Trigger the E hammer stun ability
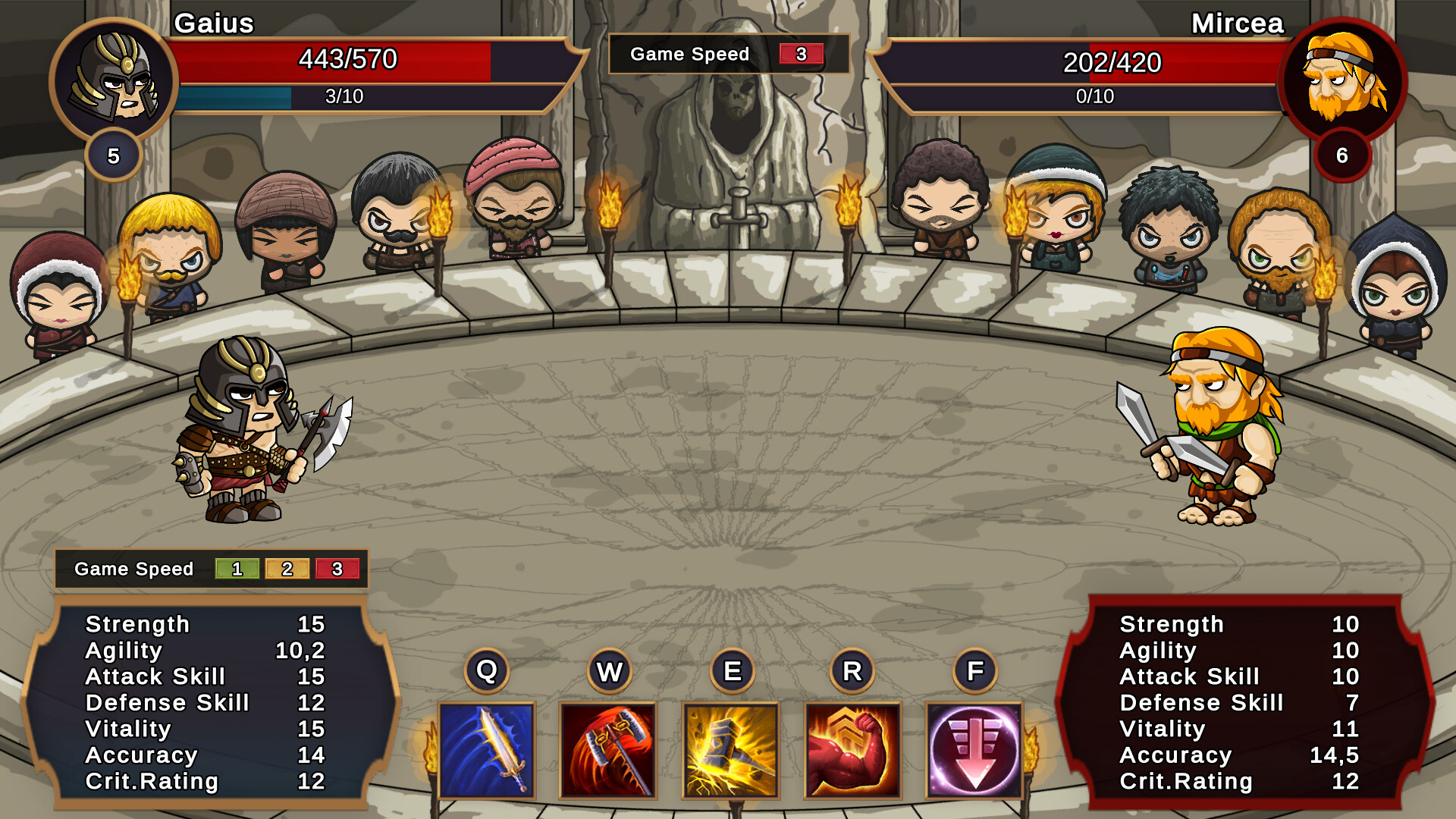 pos(732,753)
